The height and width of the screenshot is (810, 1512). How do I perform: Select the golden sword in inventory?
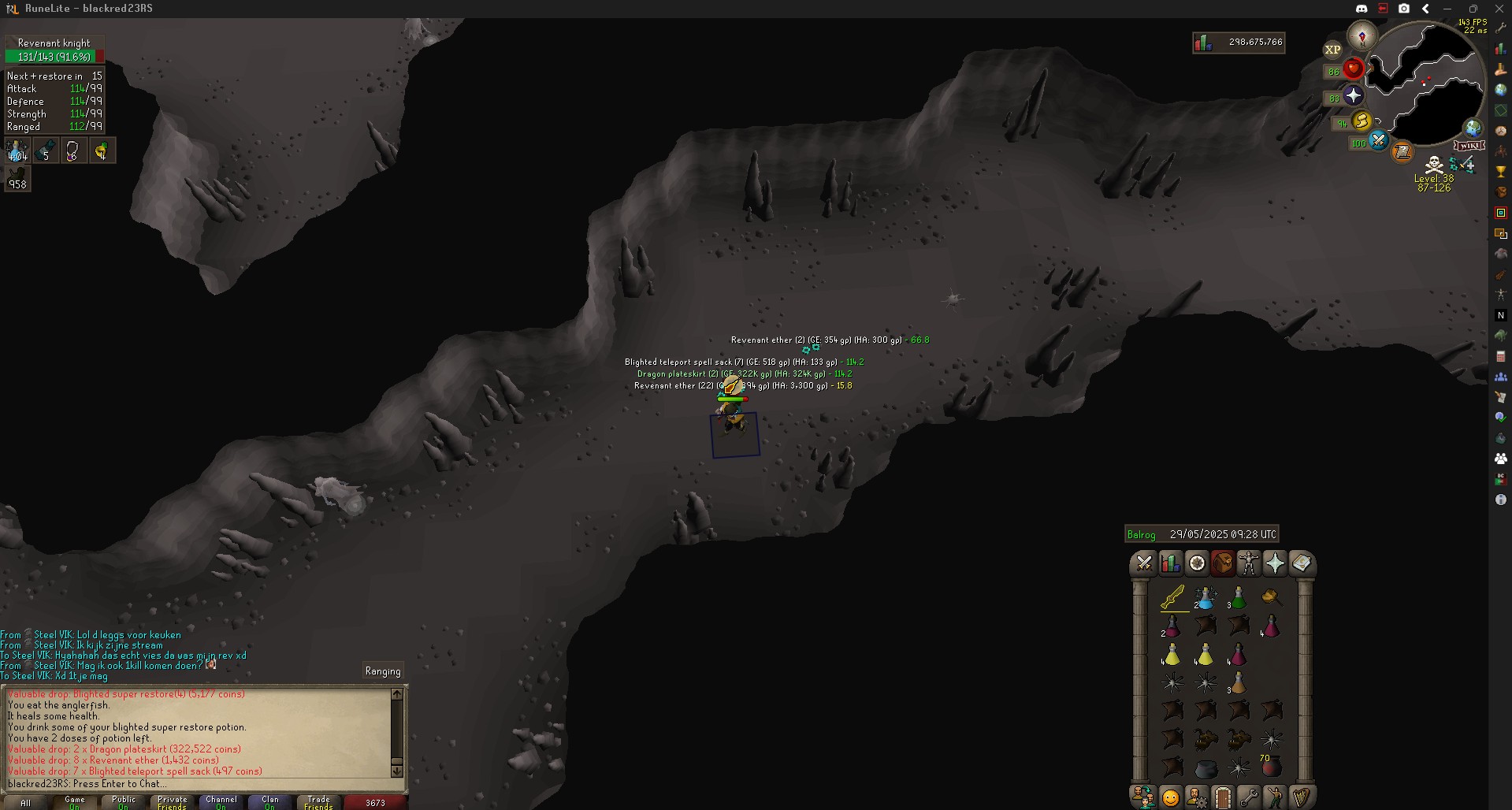click(1172, 598)
